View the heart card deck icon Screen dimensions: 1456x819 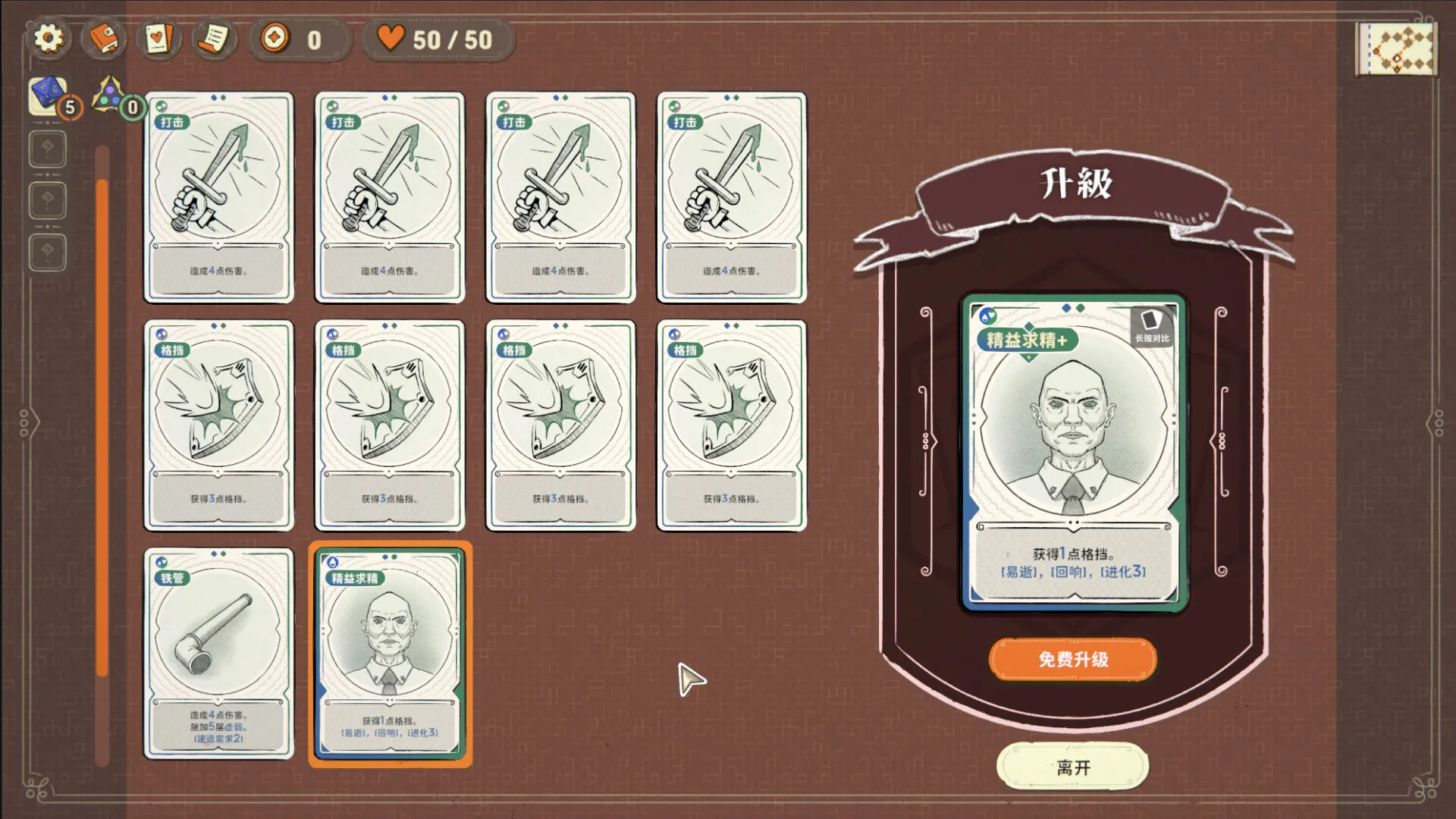[157, 39]
